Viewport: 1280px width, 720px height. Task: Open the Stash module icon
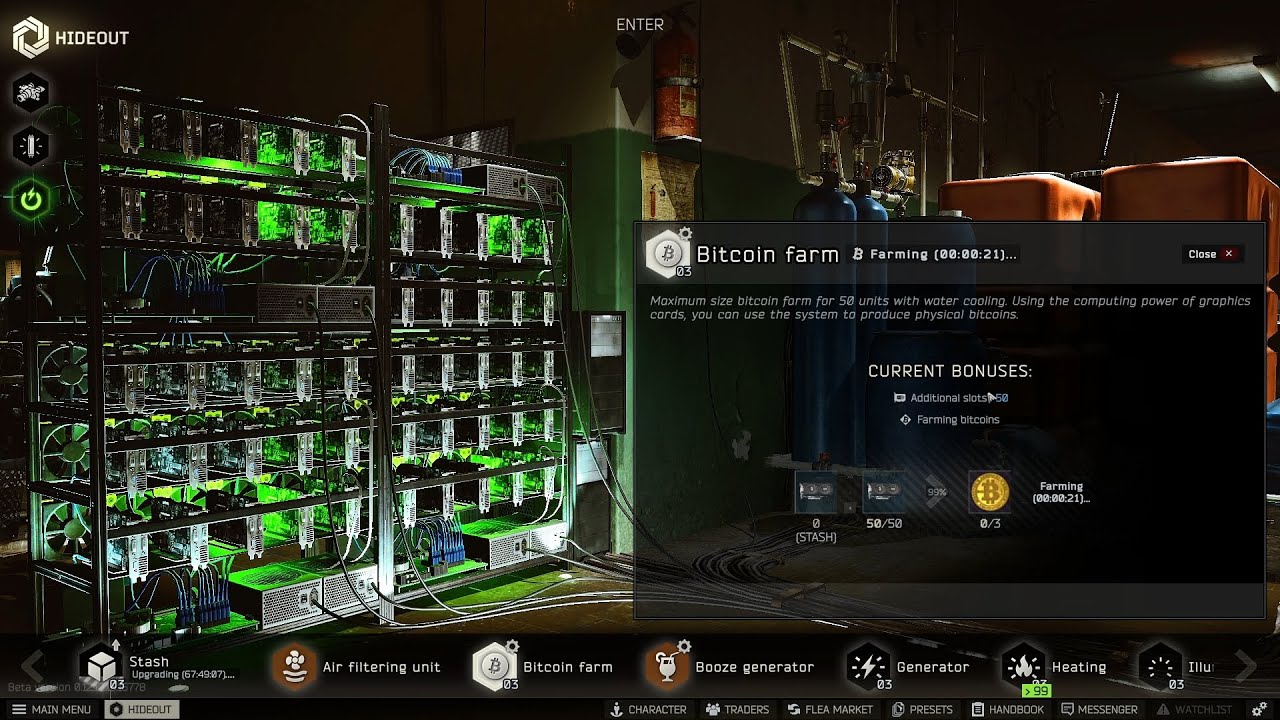pyautogui.click(x=99, y=663)
